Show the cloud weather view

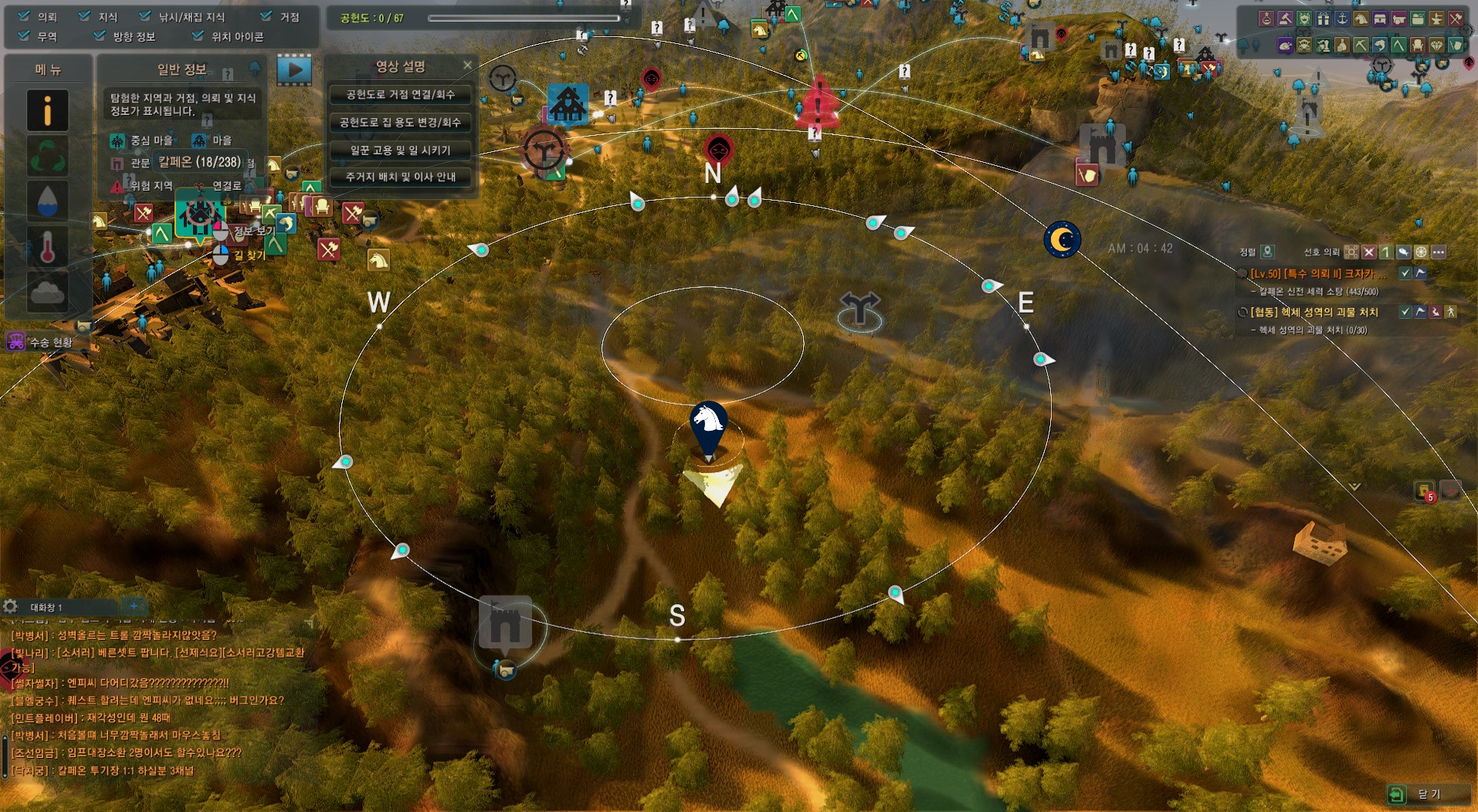point(47,291)
